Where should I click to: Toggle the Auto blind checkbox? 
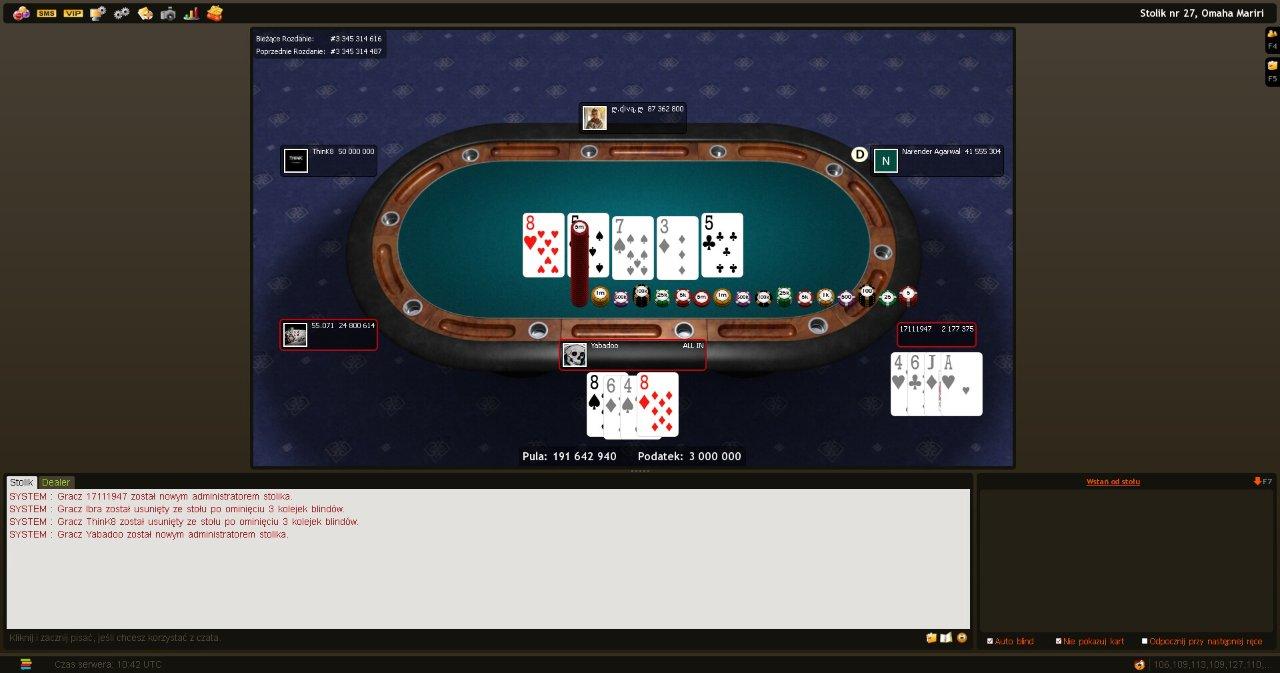[x=990, y=641]
